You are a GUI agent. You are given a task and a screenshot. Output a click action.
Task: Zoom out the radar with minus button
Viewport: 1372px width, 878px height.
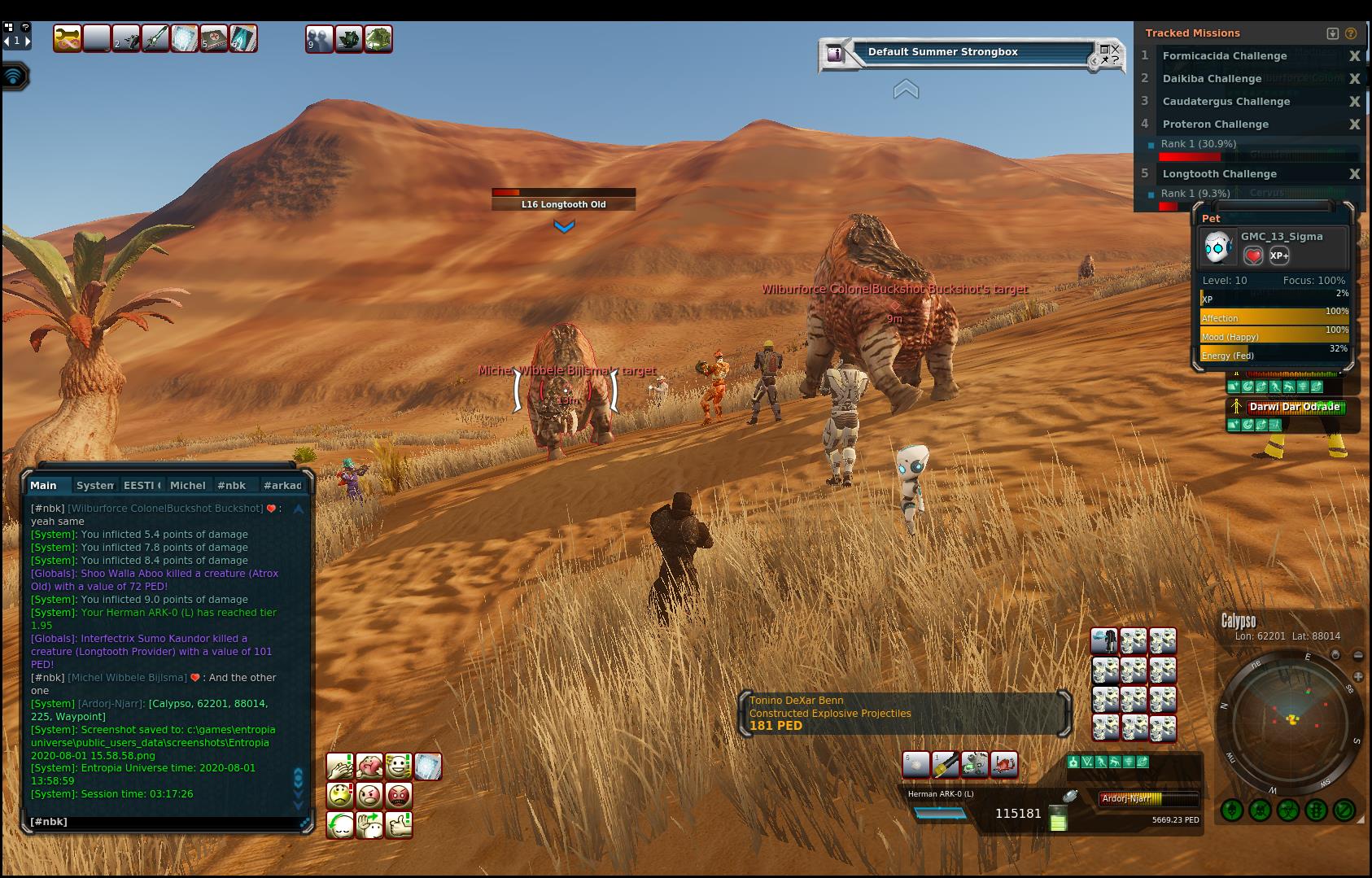coord(1357,655)
